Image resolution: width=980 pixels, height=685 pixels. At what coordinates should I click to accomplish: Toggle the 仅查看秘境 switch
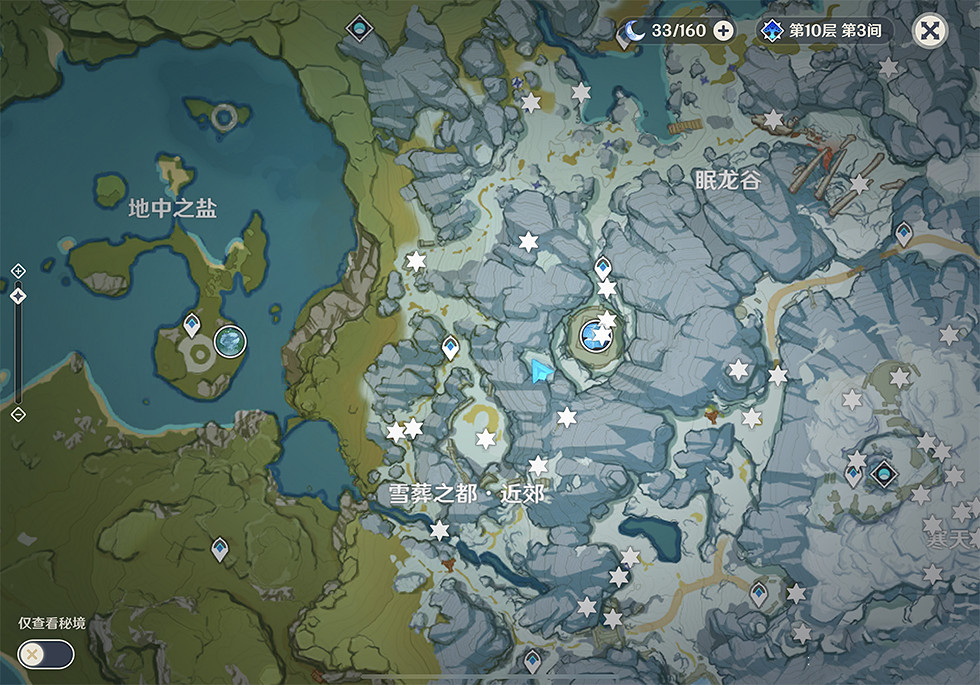click(46, 654)
